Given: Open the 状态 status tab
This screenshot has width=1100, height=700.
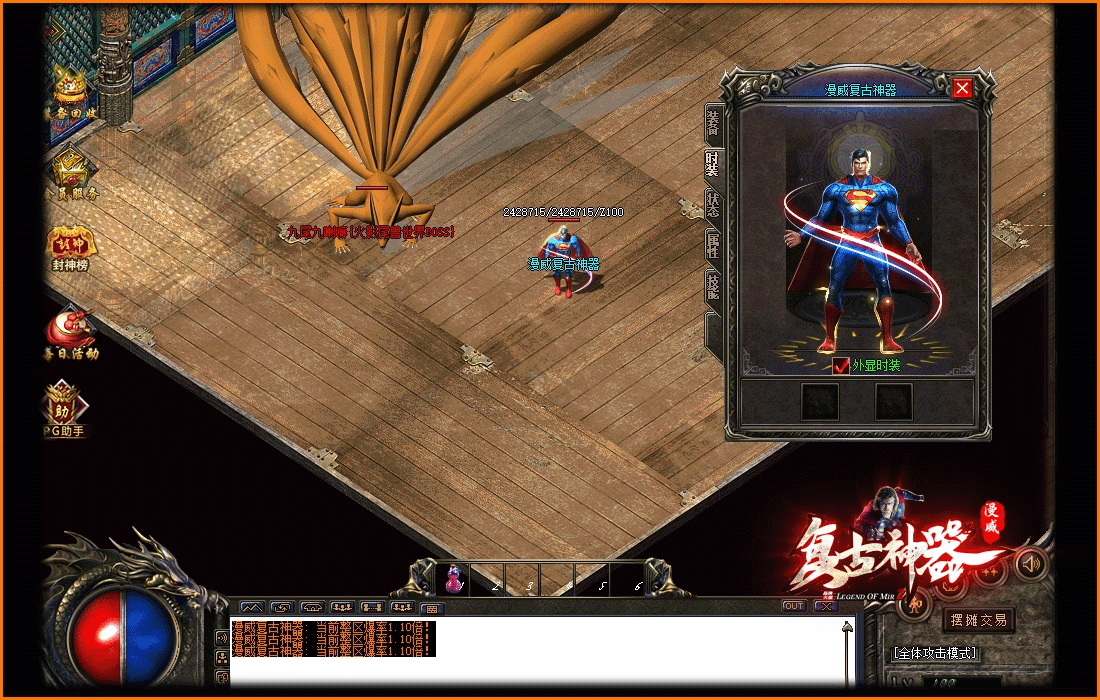Looking at the screenshot, I should coord(713,205).
